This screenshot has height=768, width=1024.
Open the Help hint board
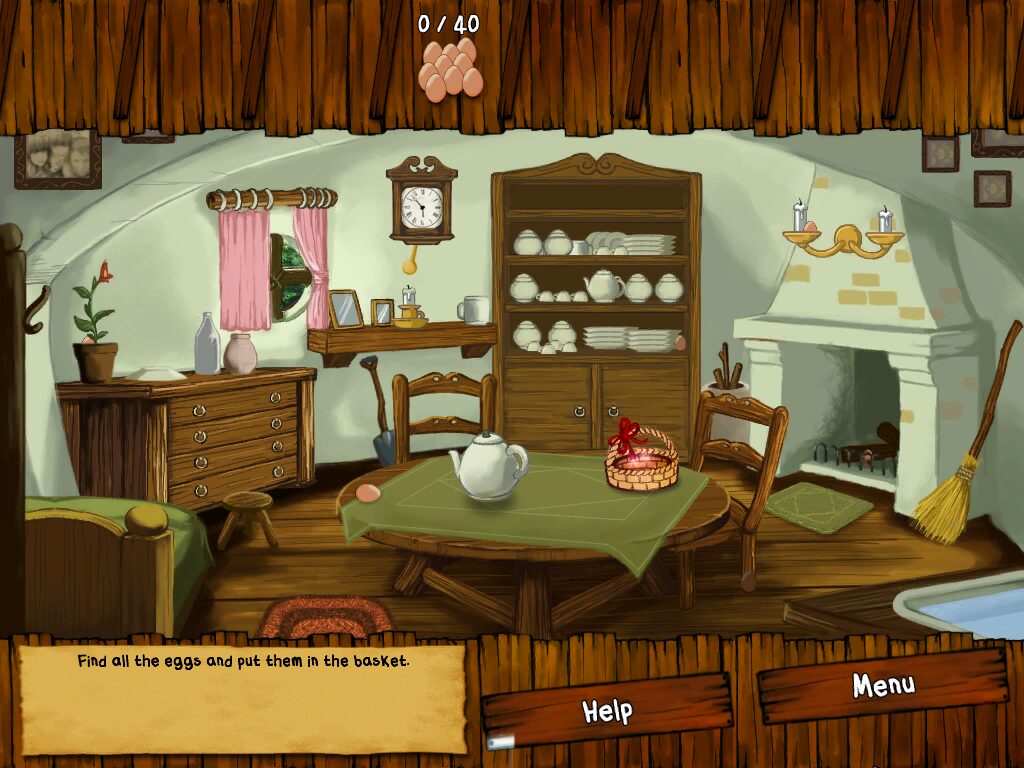tap(607, 710)
